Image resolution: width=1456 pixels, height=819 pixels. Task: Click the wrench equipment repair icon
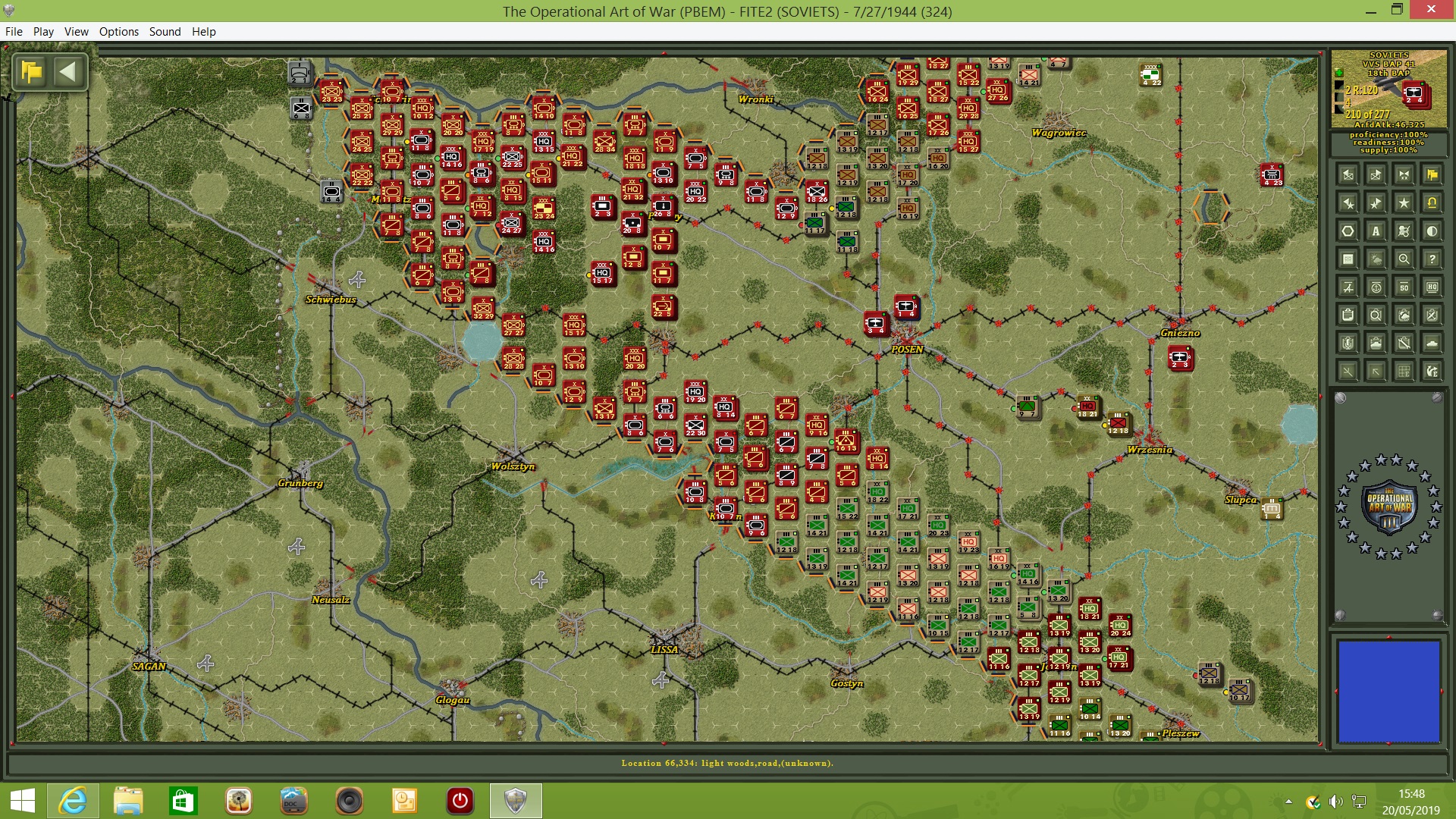coord(1404,343)
